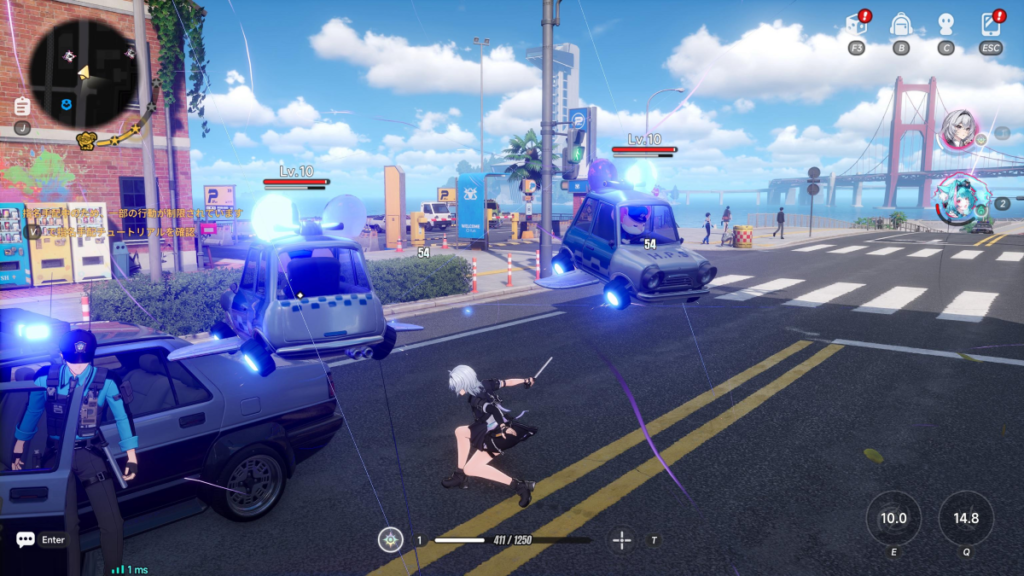The width and height of the screenshot is (1024, 576).
Task: Click the target lock-on icon
Action: 390,540
